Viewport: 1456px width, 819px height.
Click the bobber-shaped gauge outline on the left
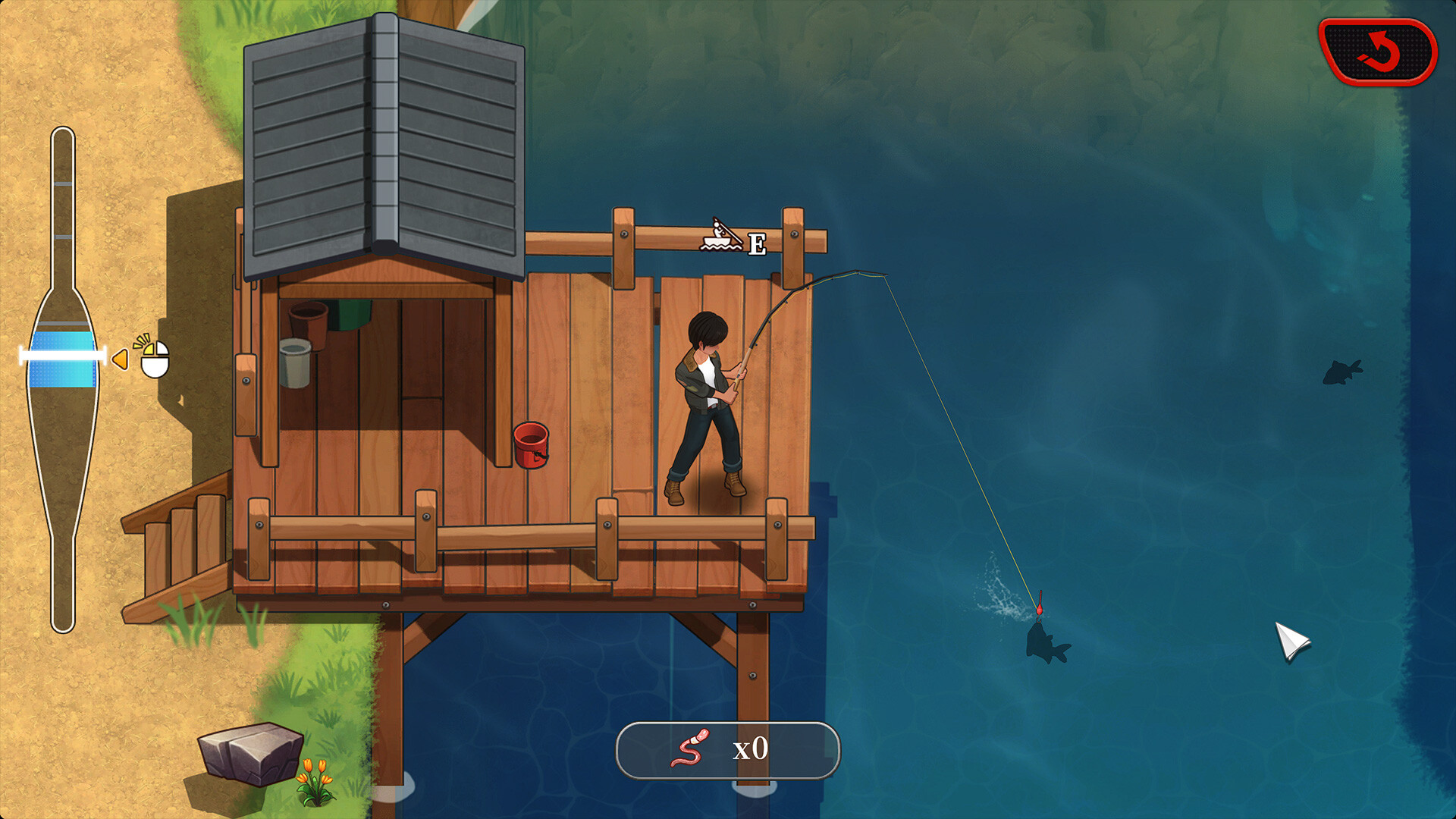click(x=64, y=379)
